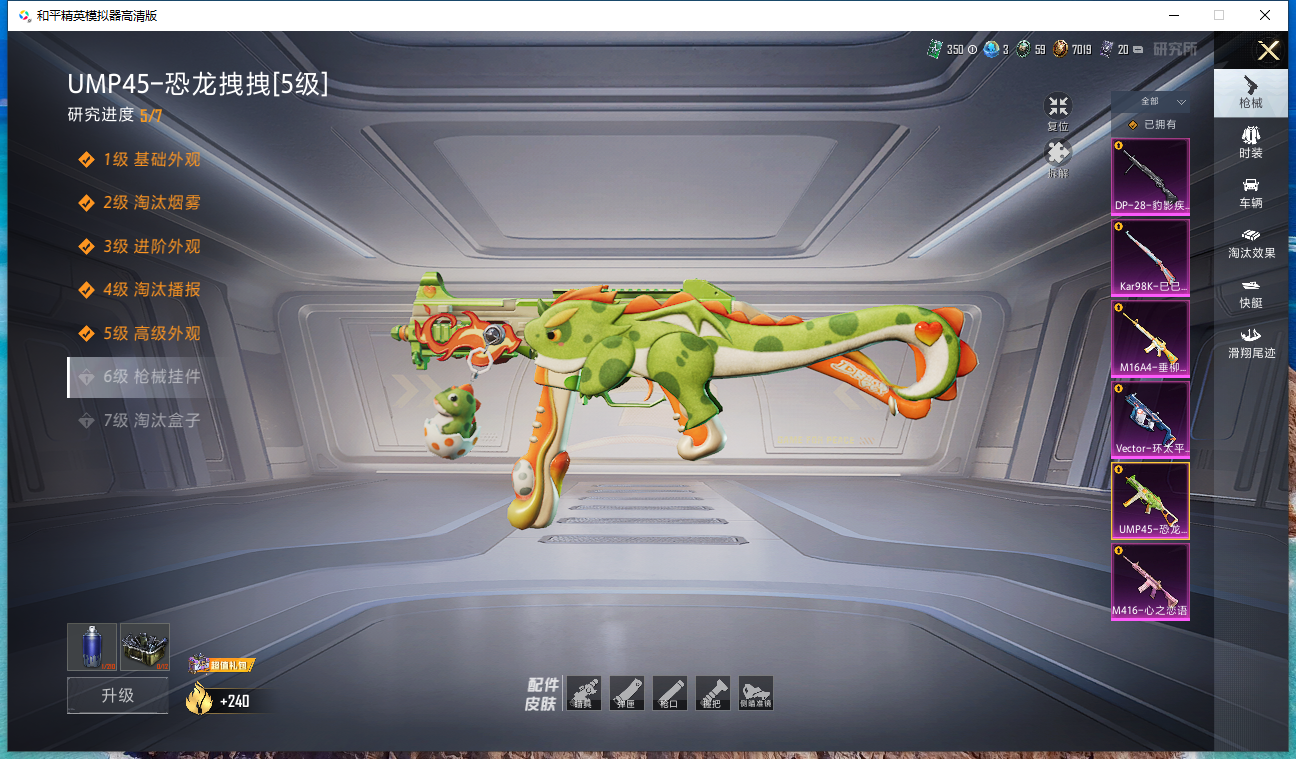Click the 升级 upgrade button
The image size is (1296, 759).
point(117,695)
